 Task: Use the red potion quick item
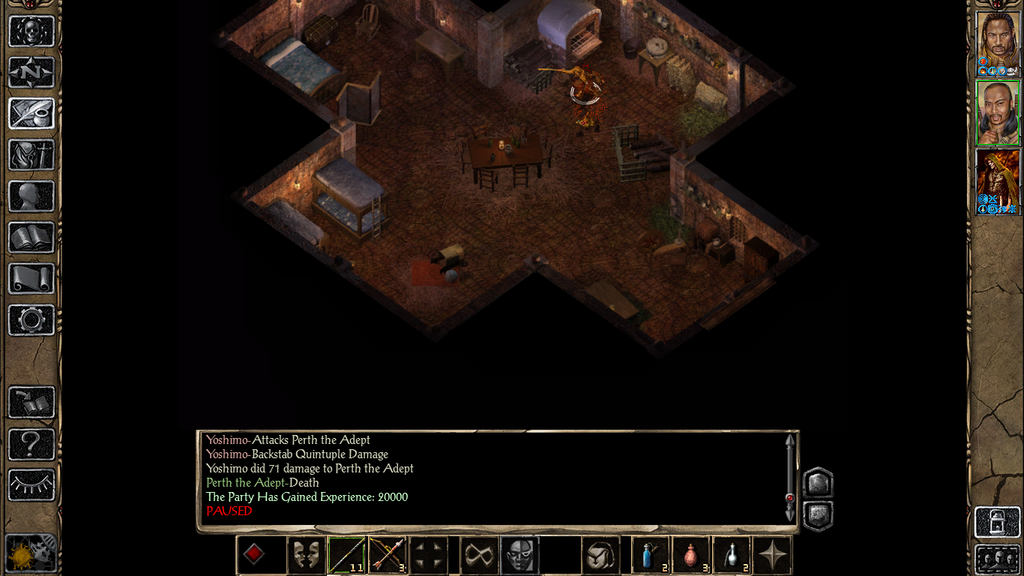(691, 555)
